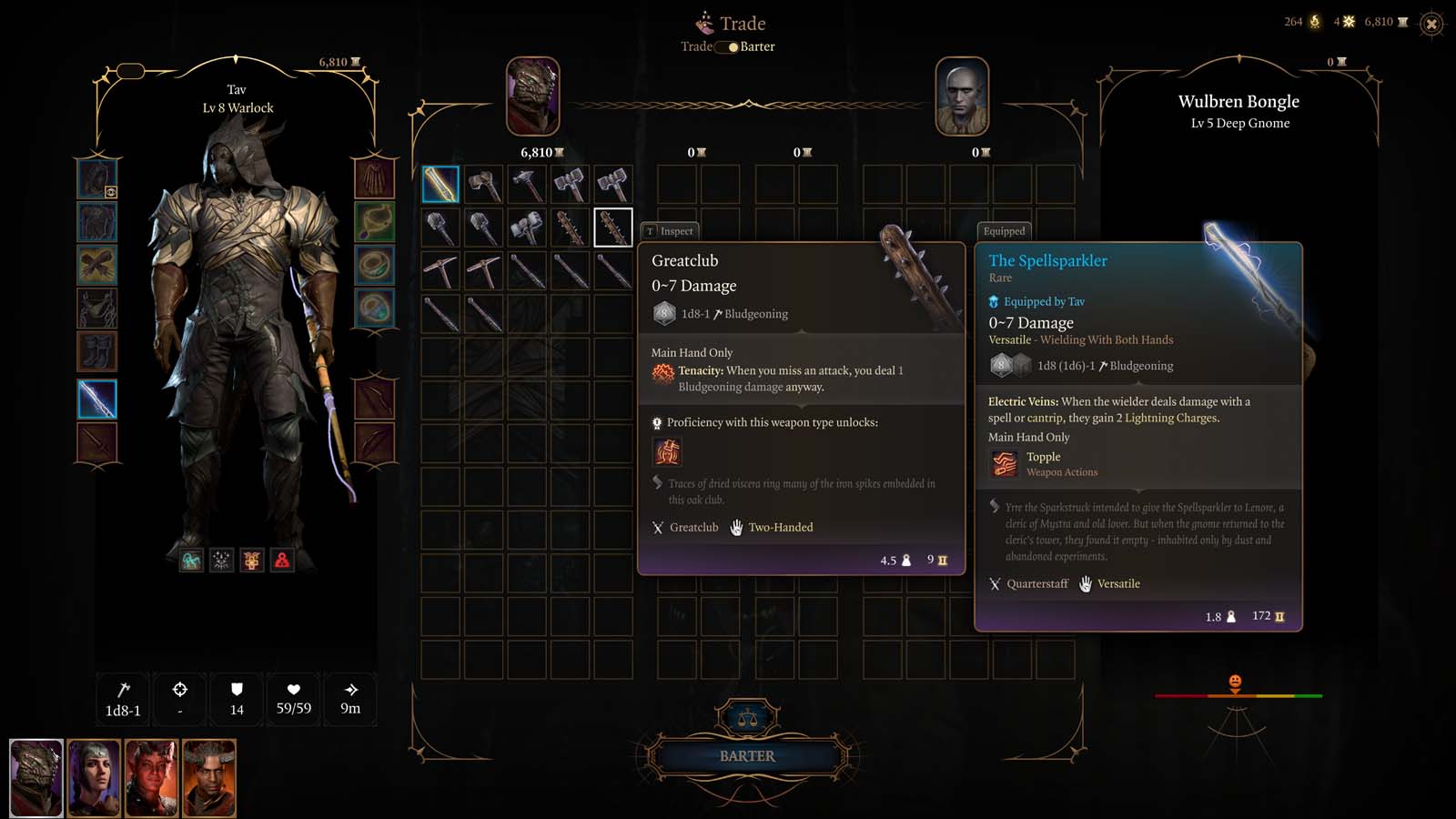Select the helmet equipment slot
The height and width of the screenshot is (819, 1456).
[x=97, y=178]
